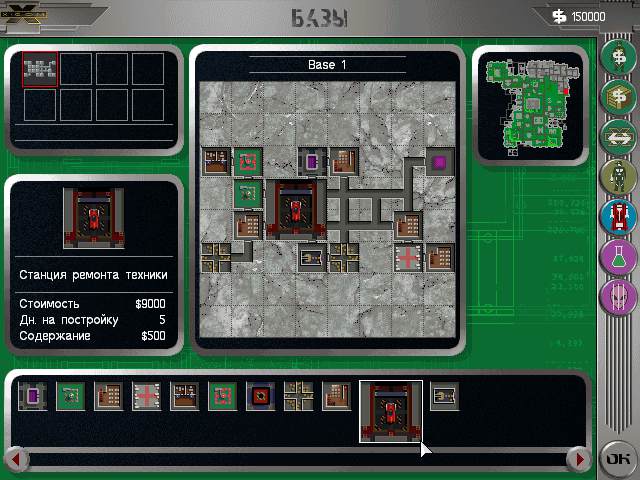
Task: Select the first base slot thumbnail
Action: pyautogui.click(x=40, y=69)
